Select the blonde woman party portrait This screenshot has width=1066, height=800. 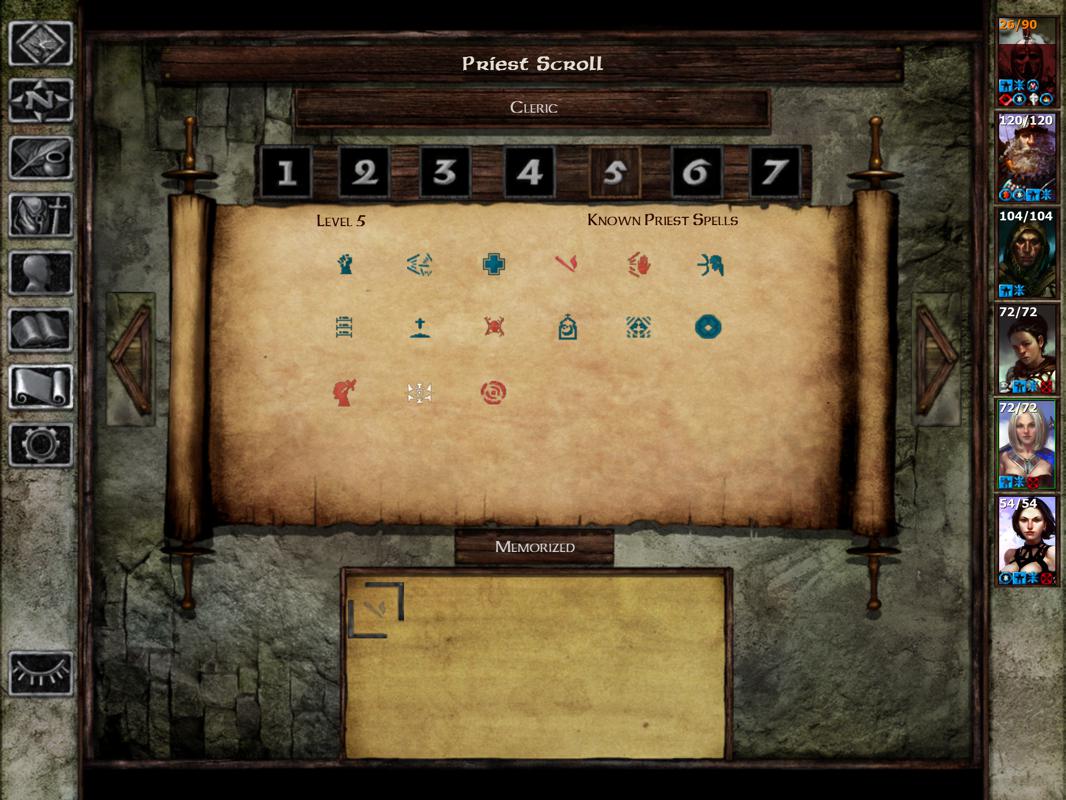pyautogui.click(x=1027, y=442)
